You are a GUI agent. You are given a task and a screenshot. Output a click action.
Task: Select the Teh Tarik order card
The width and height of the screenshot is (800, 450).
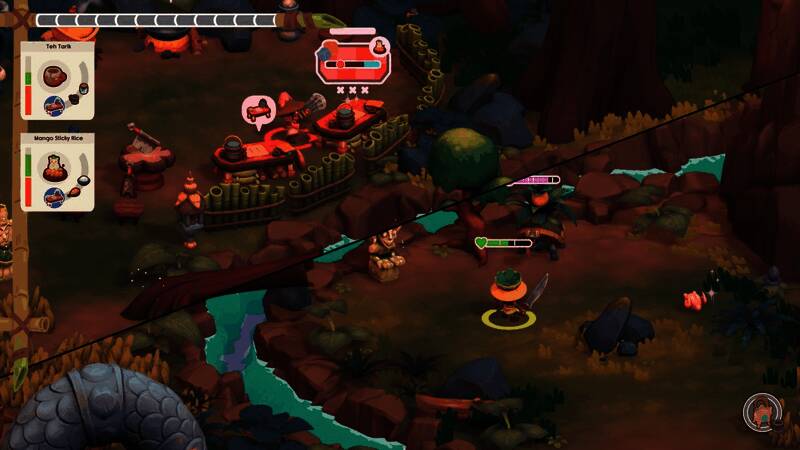57,81
